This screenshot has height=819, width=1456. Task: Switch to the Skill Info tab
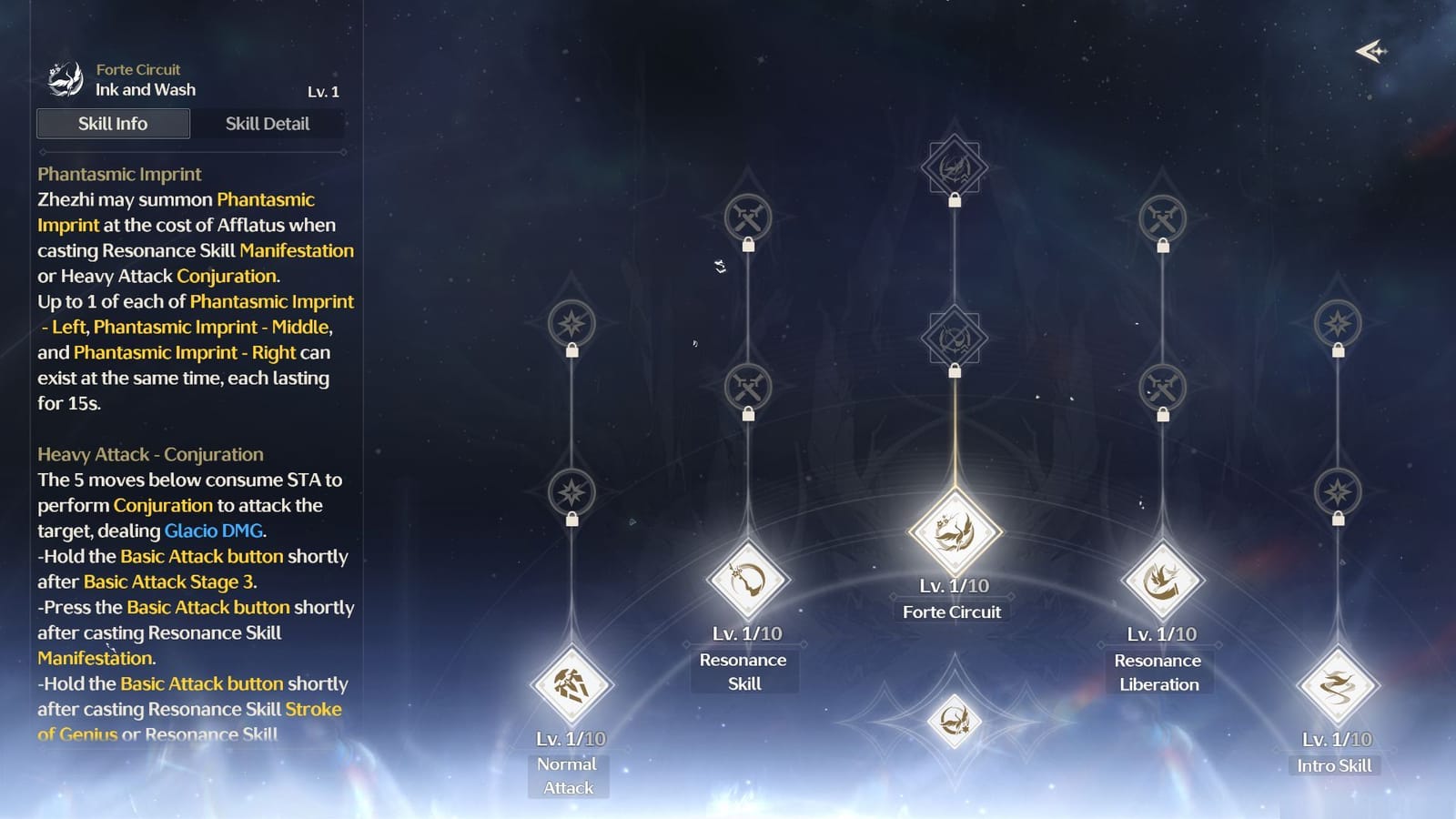pyautogui.click(x=113, y=124)
